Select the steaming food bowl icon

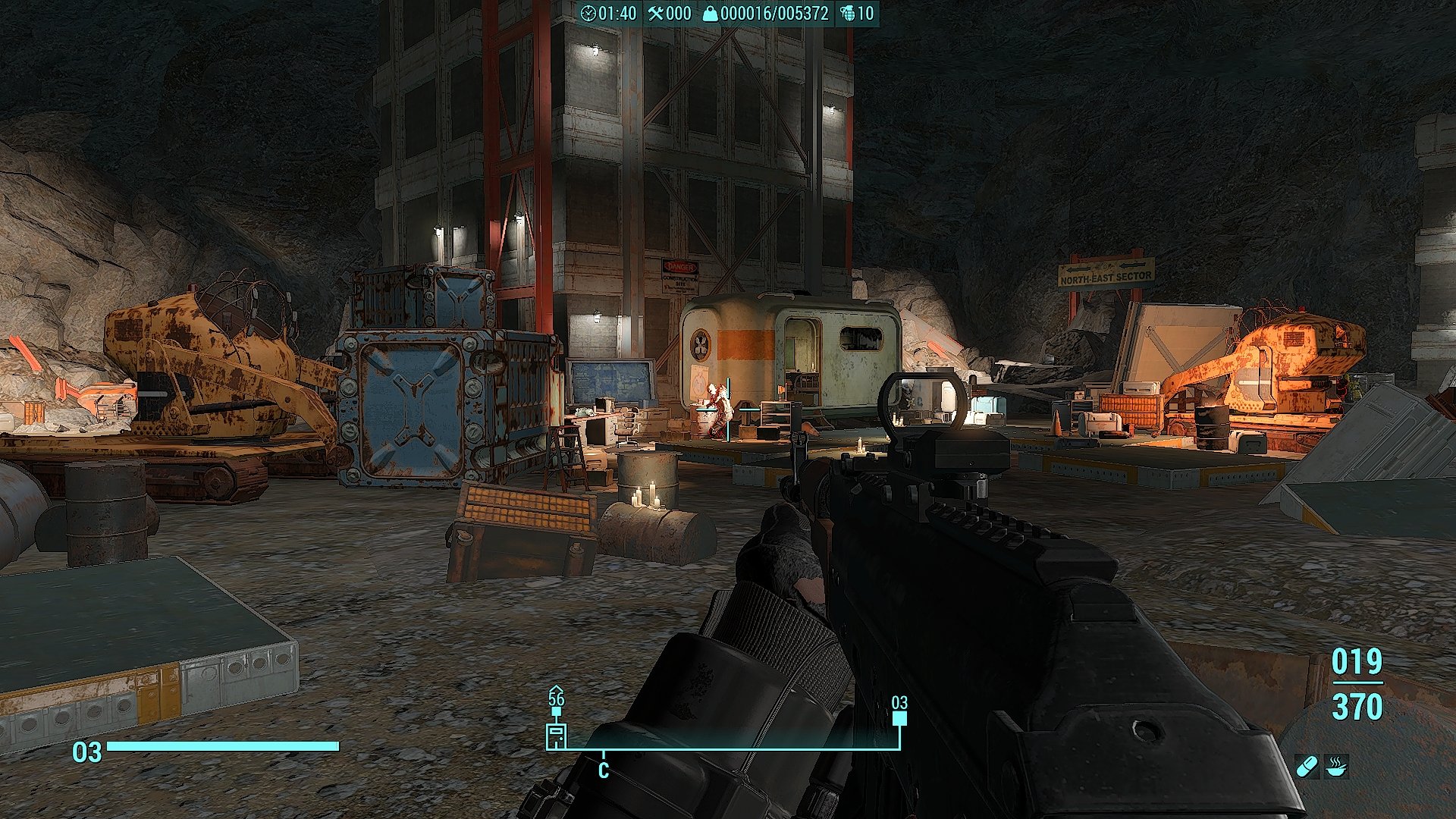tap(1337, 766)
